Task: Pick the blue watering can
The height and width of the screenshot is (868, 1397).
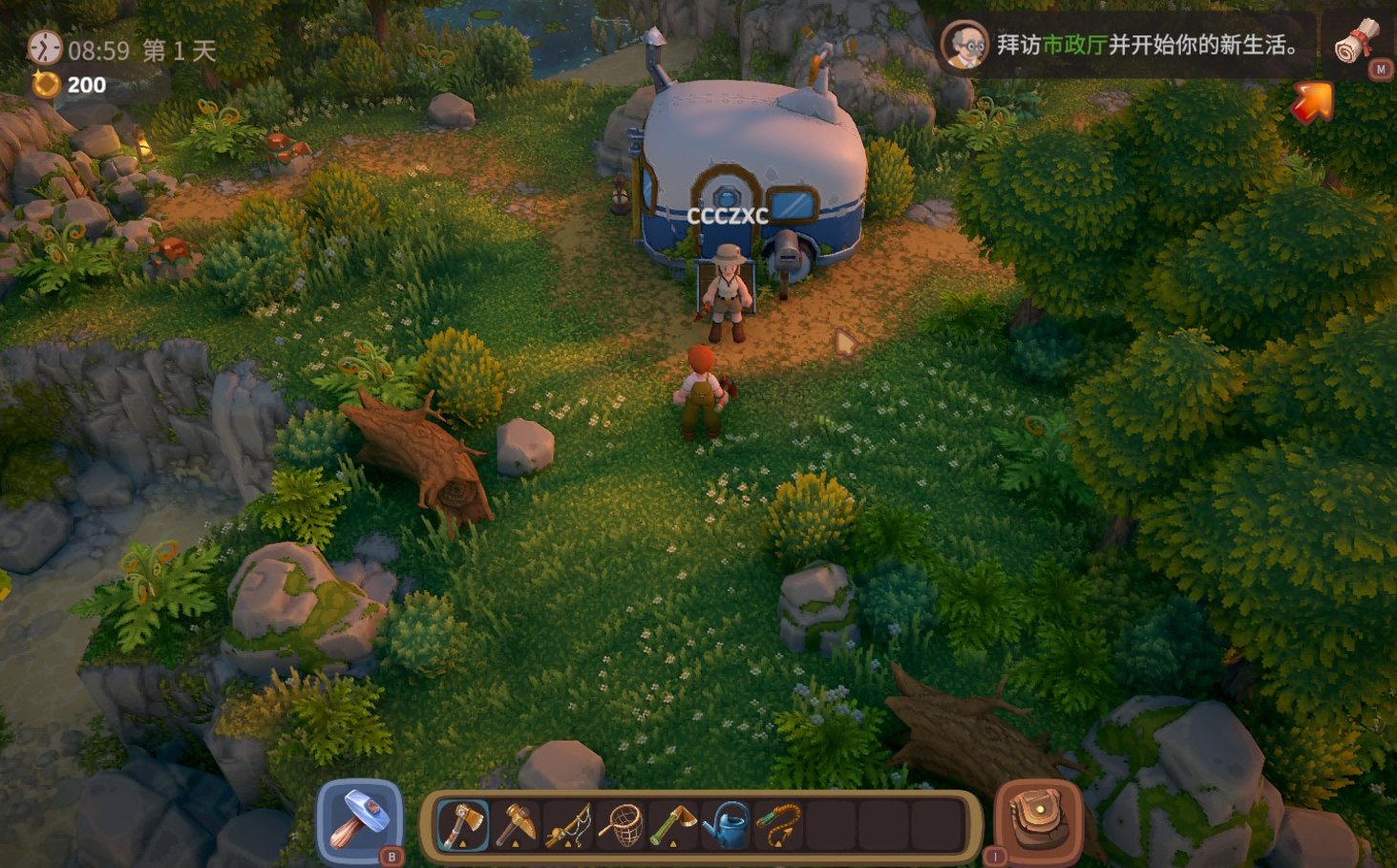Action: [726, 824]
